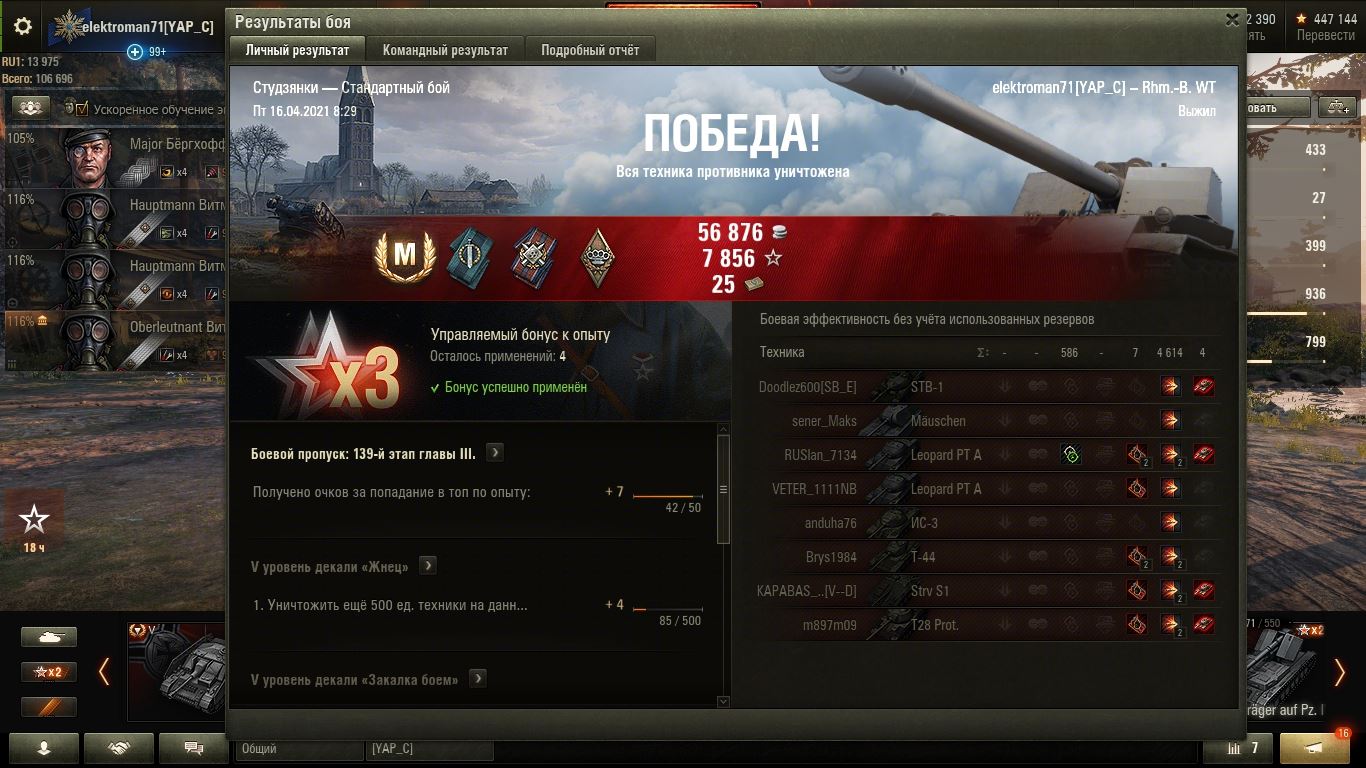
Task: Select the Doodlez600 STB-1 row
Action: [x=985, y=387]
